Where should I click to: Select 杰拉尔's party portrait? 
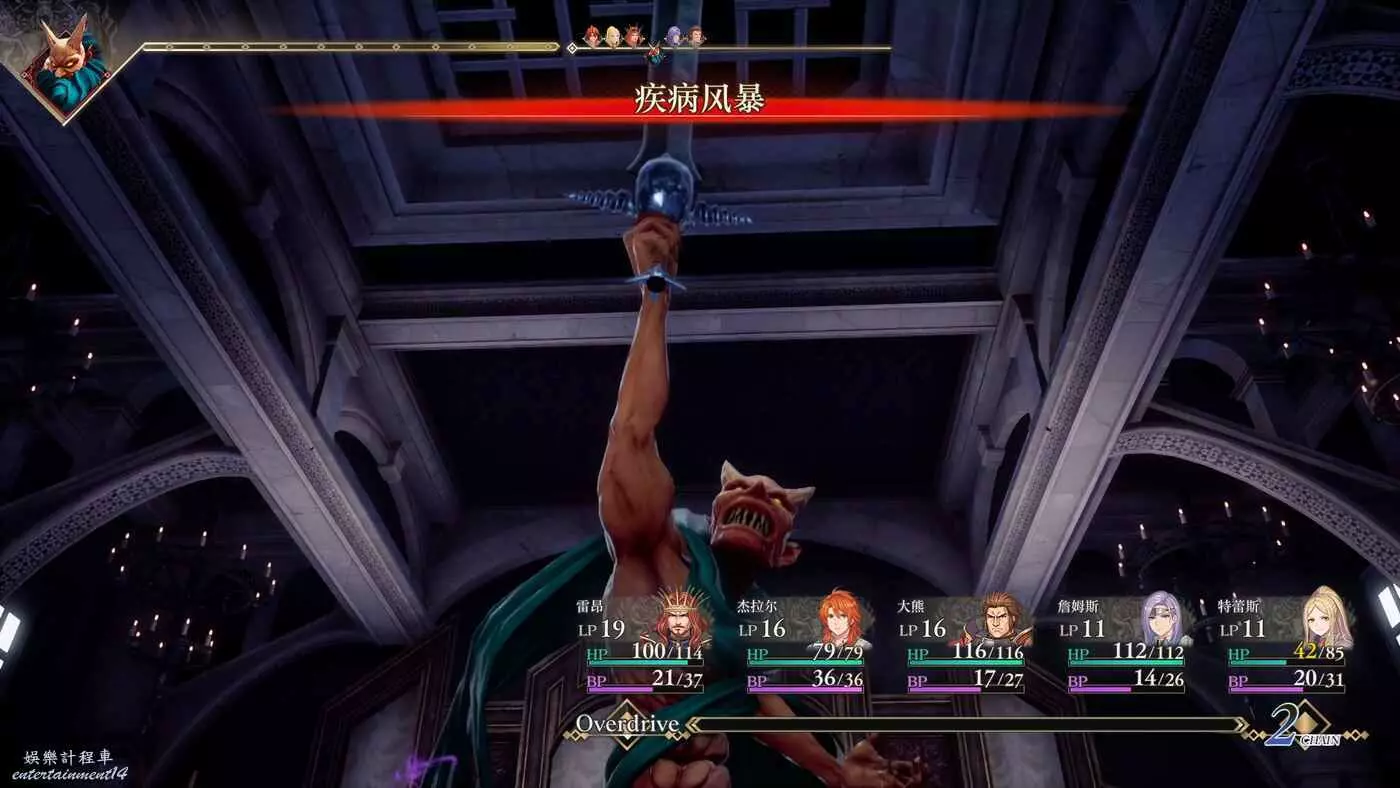pos(840,621)
